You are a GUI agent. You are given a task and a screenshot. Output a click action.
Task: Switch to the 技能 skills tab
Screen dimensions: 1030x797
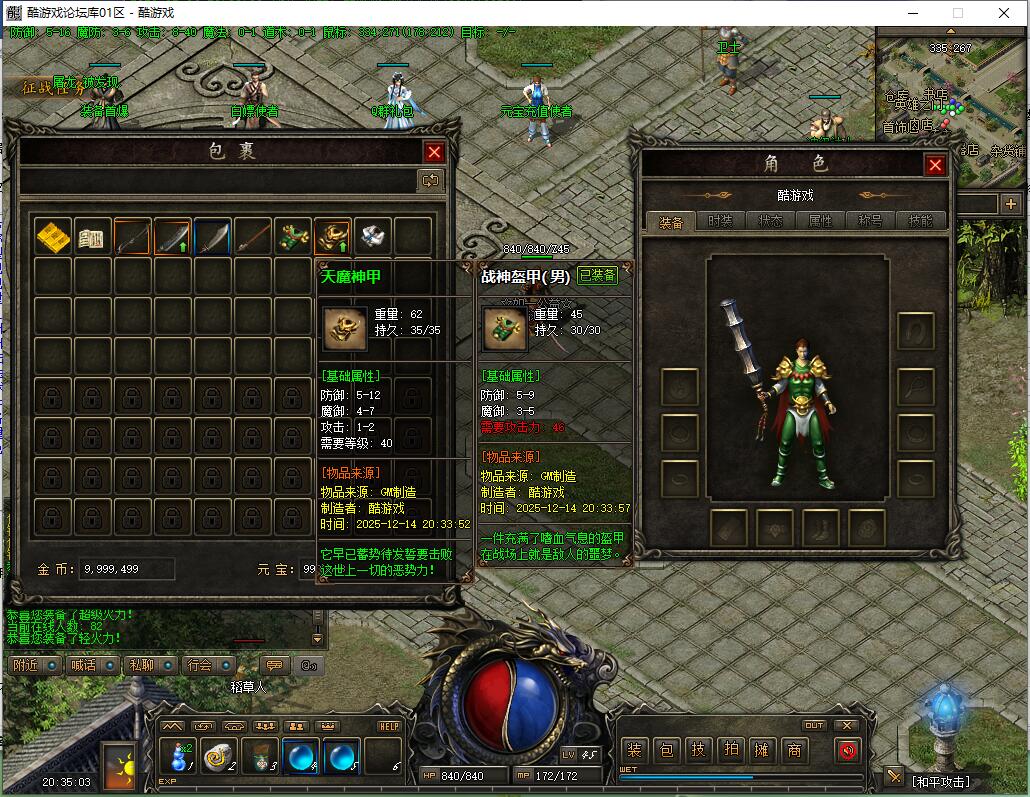920,221
